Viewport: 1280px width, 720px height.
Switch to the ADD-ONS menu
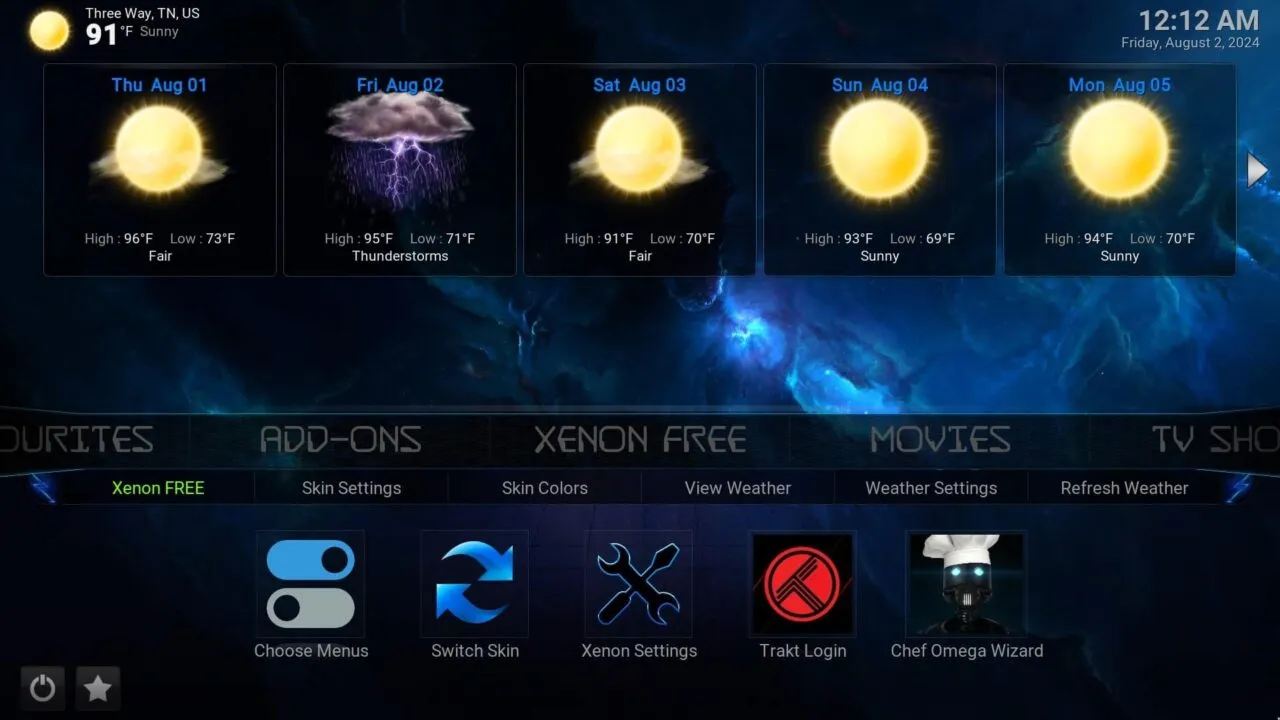coord(340,438)
